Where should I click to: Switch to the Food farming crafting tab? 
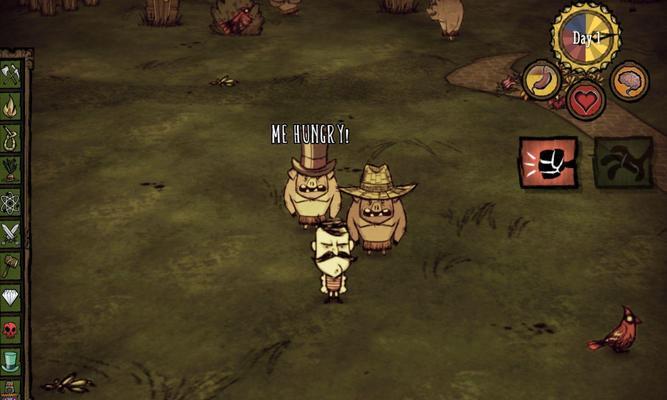(11, 169)
